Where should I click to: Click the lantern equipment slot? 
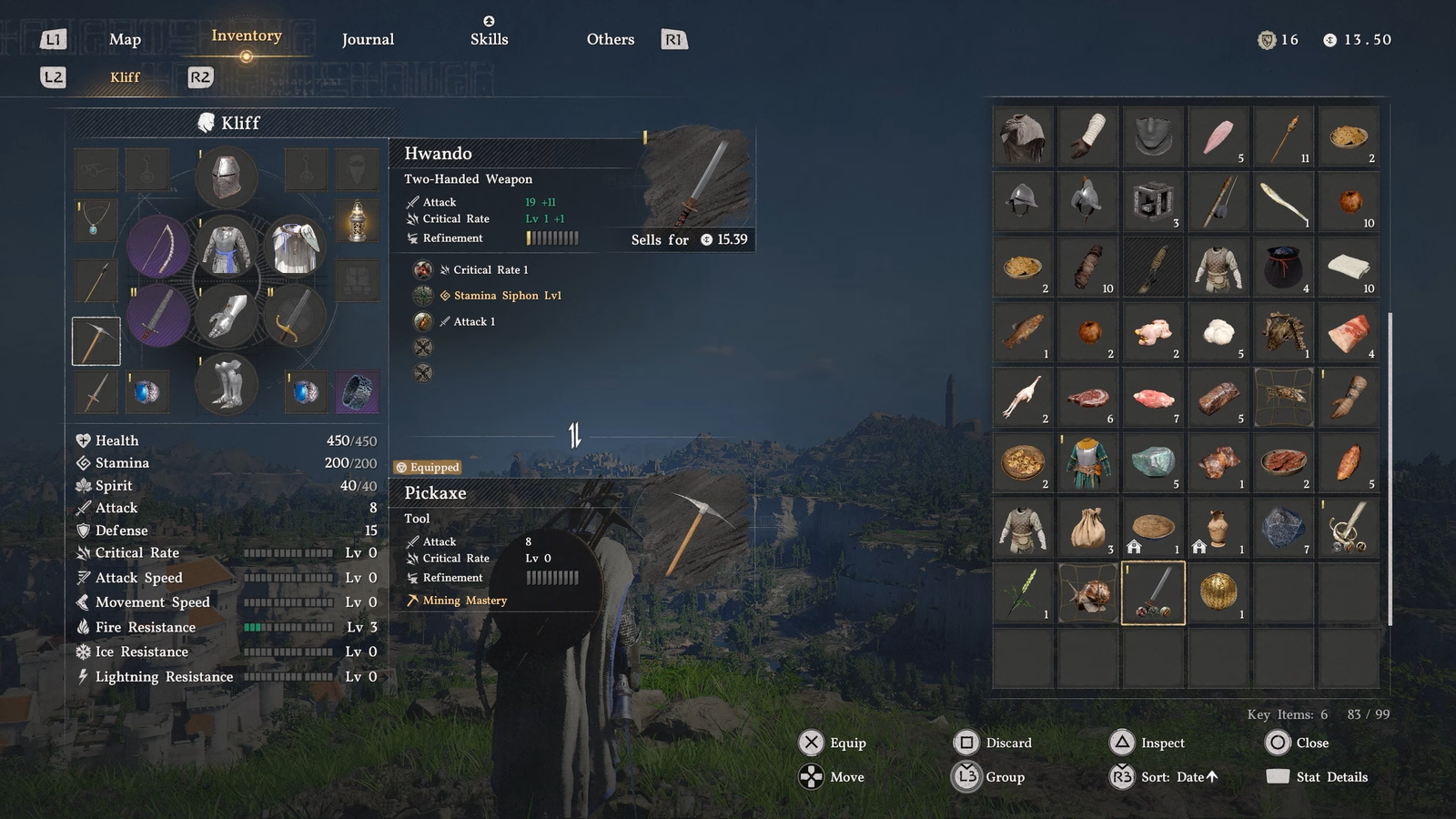click(357, 220)
